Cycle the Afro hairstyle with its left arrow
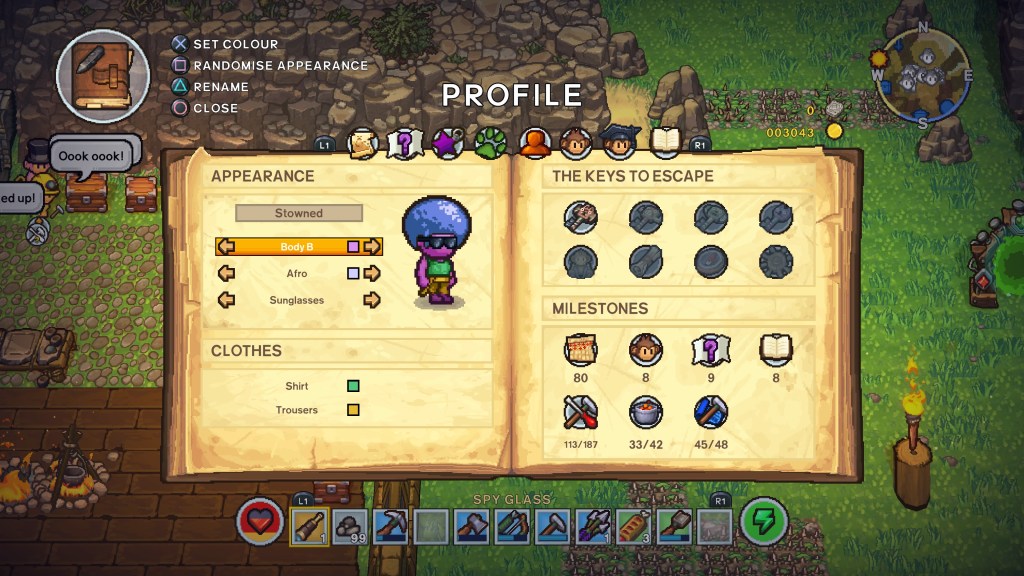Viewport: 1024px width, 576px height. coord(226,273)
